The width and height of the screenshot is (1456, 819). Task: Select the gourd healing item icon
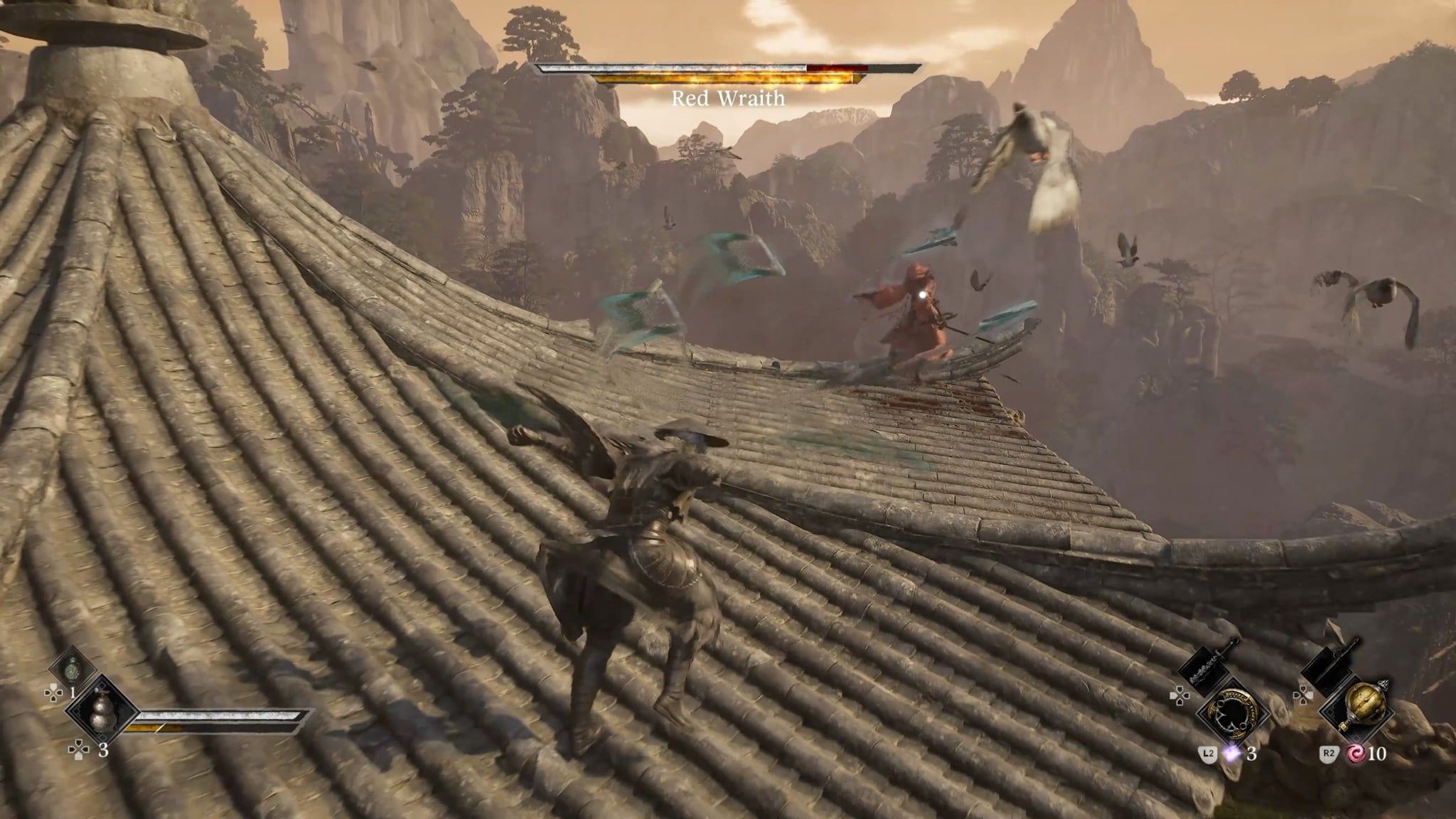point(101,711)
